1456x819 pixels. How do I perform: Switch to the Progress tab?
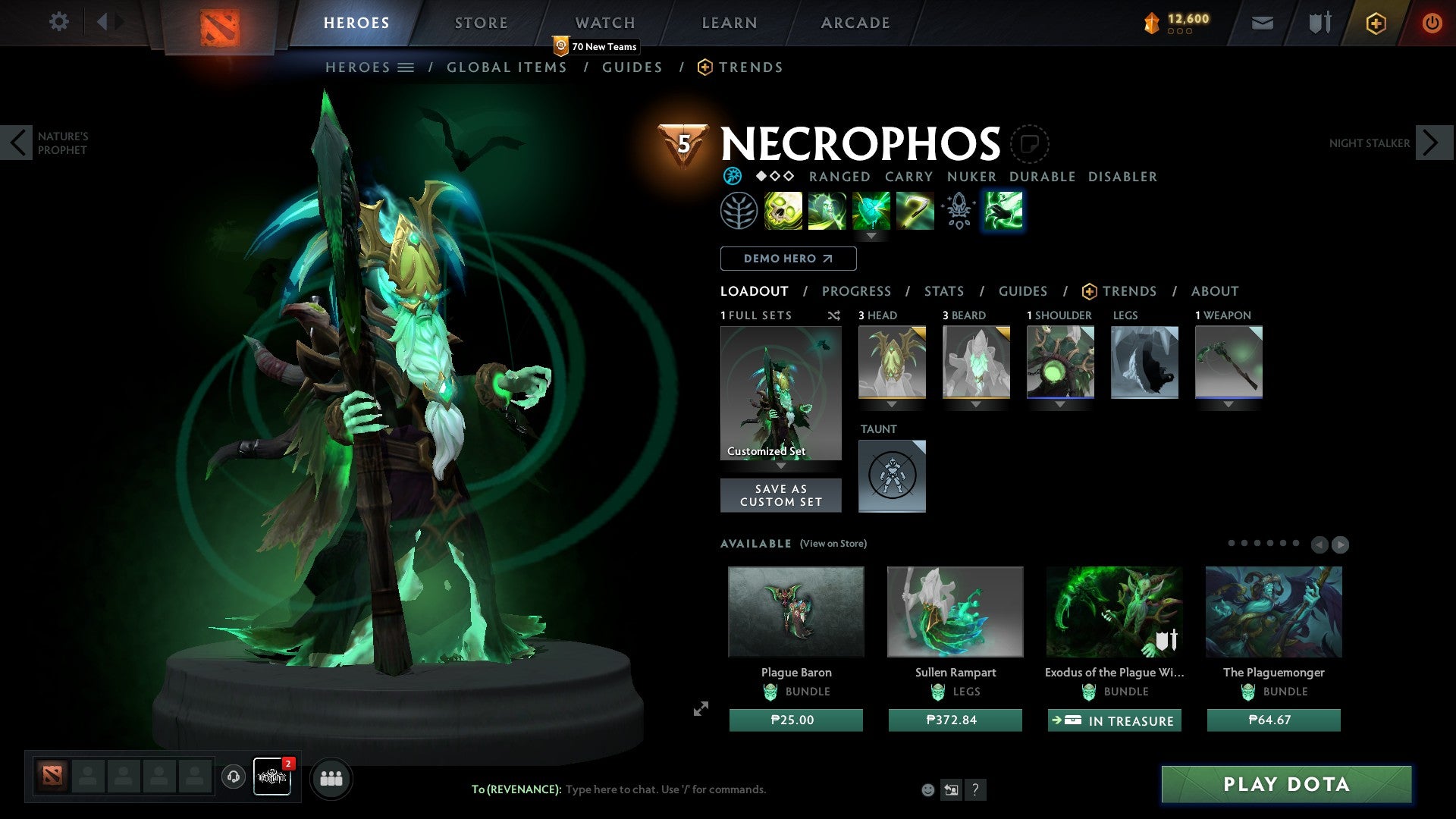pos(857,291)
